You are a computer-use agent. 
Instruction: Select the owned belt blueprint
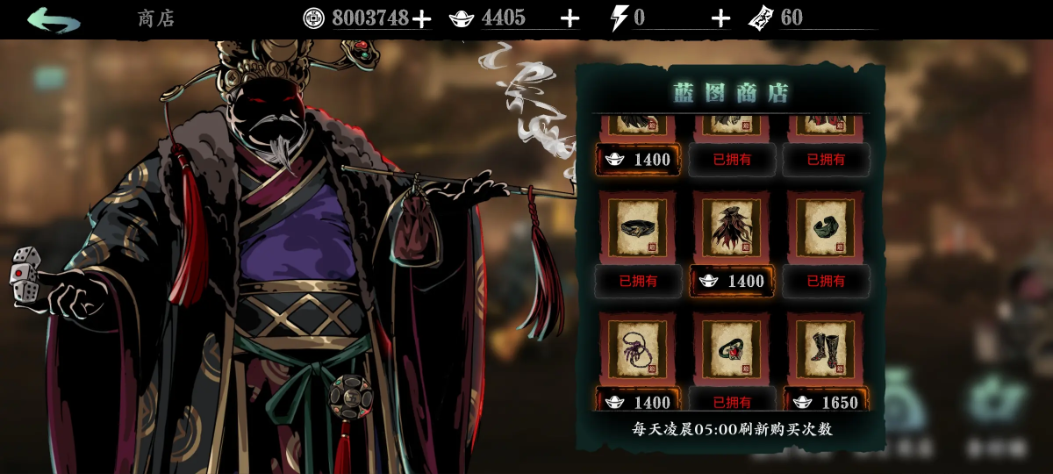(x=638, y=228)
